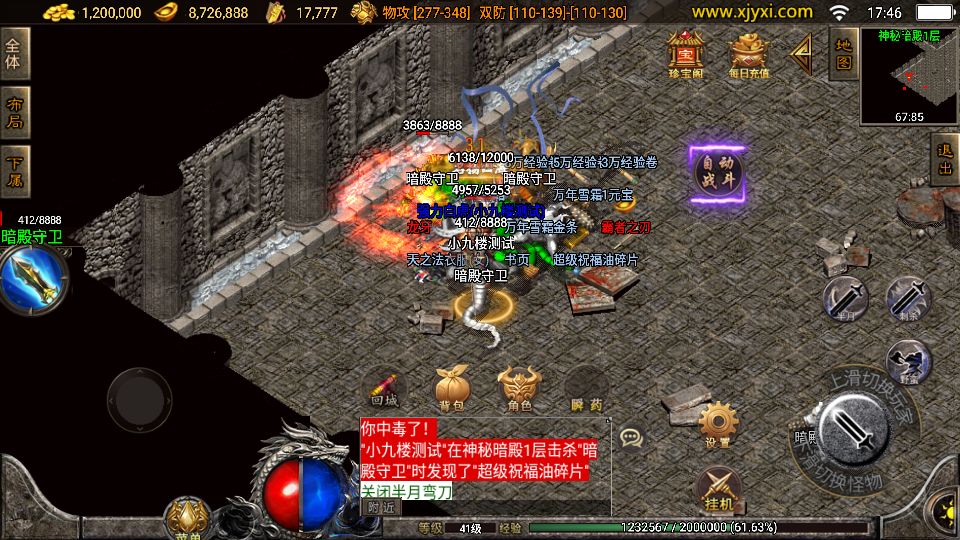Activate the 刺杀 assassinate sword skill
The height and width of the screenshot is (540, 960).
coord(908,297)
